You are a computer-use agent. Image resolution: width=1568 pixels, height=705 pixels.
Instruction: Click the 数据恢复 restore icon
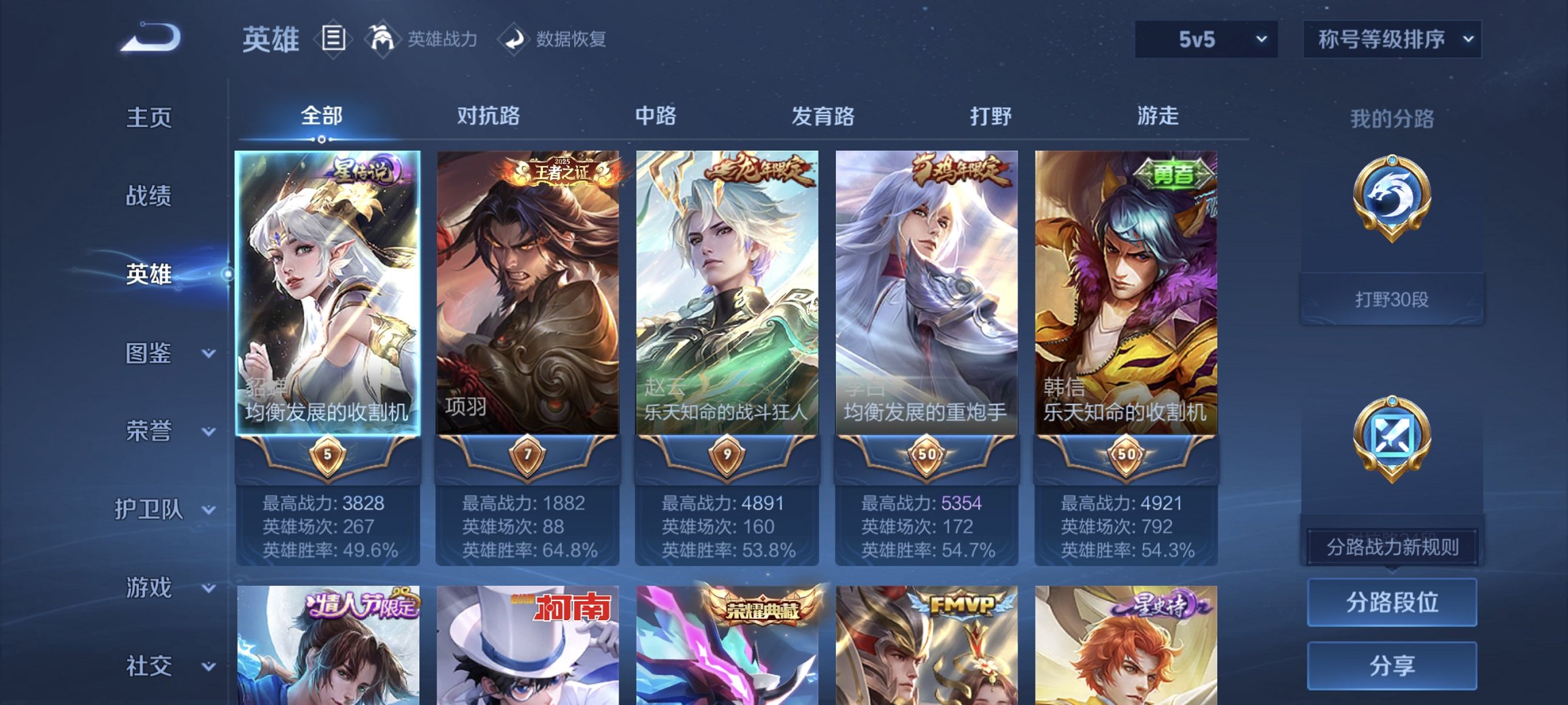coord(515,39)
